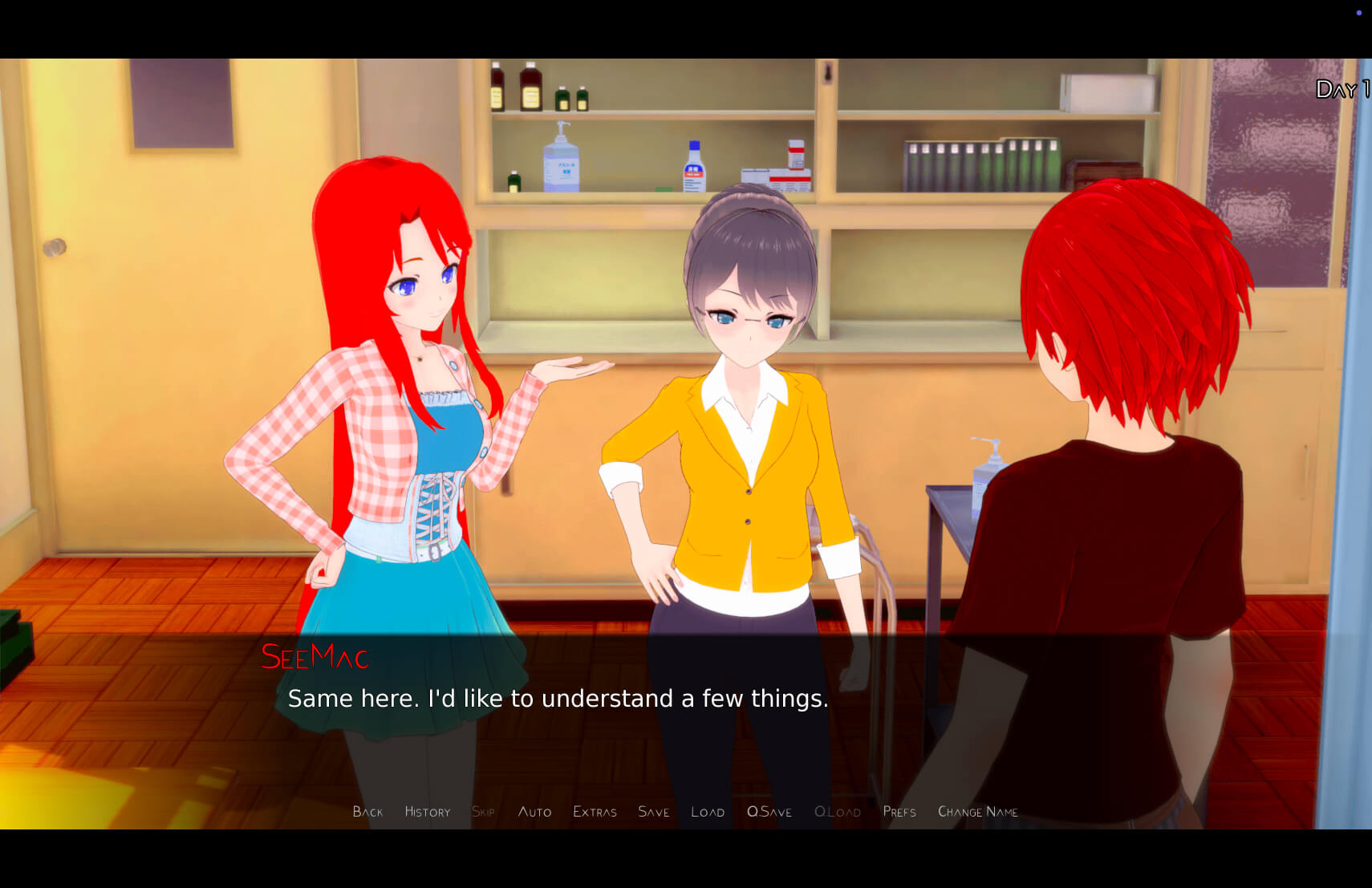Open the Load game screen
Image resolution: width=1372 pixels, height=888 pixels.
708,812
